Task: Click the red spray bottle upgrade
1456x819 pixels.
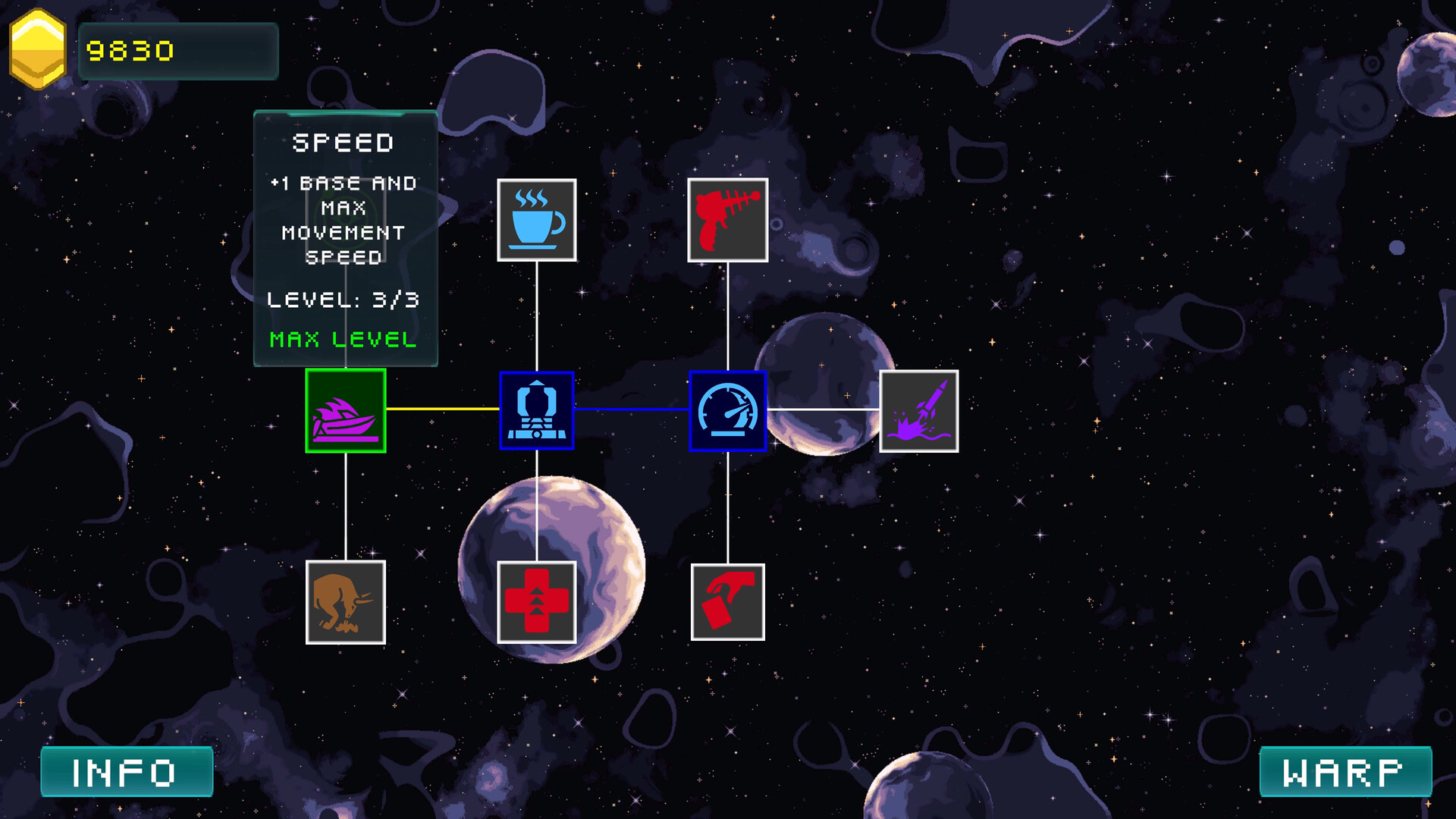Action: tap(727, 602)
